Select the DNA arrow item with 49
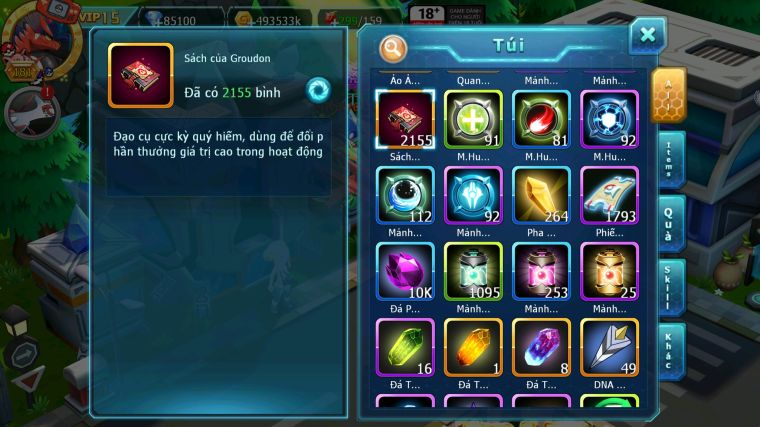 [x=609, y=346]
